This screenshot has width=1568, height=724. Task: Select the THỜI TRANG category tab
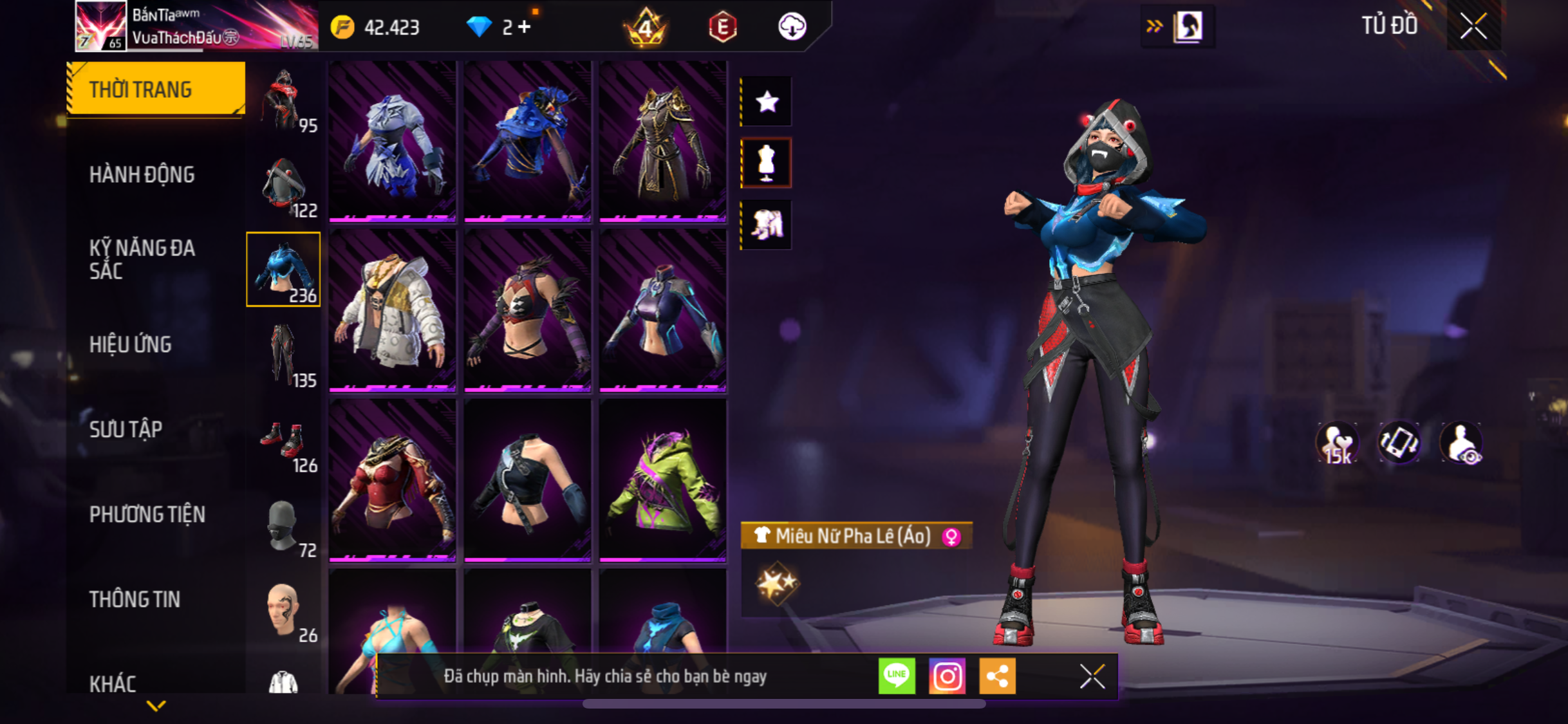pyautogui.click(x=156, y=89)
